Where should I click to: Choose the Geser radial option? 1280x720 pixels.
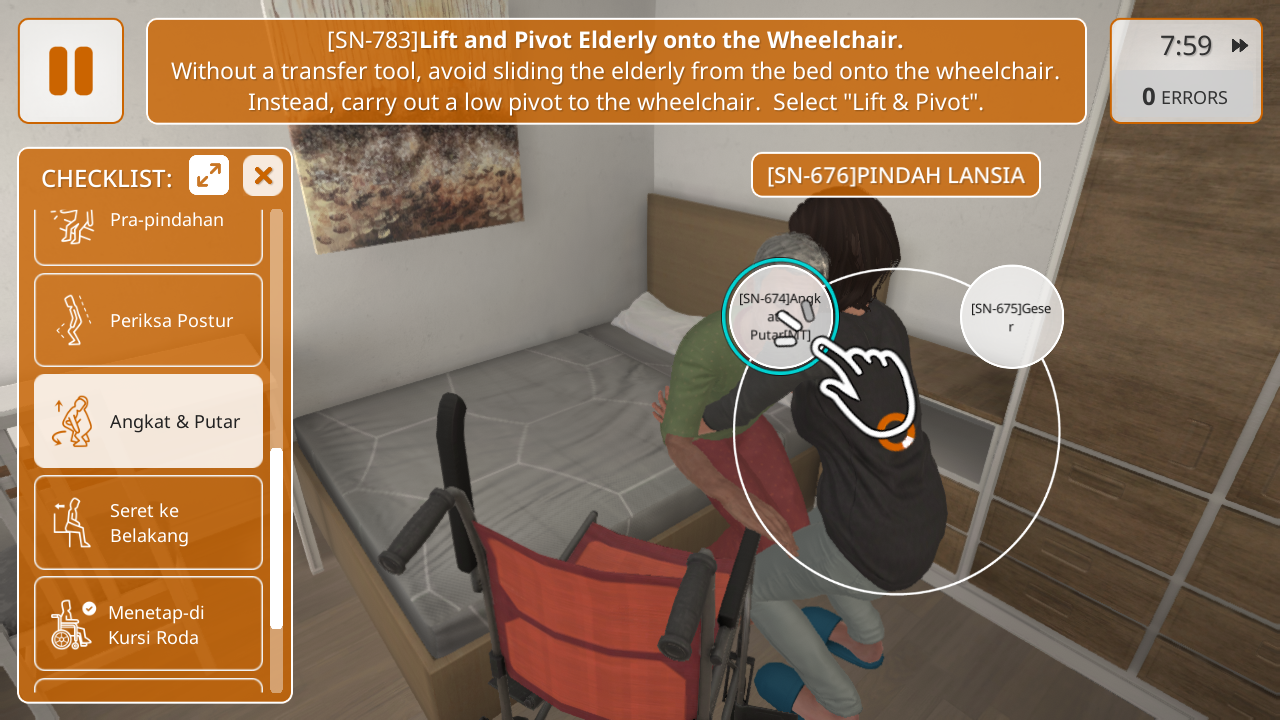[x=1011, y=316]
